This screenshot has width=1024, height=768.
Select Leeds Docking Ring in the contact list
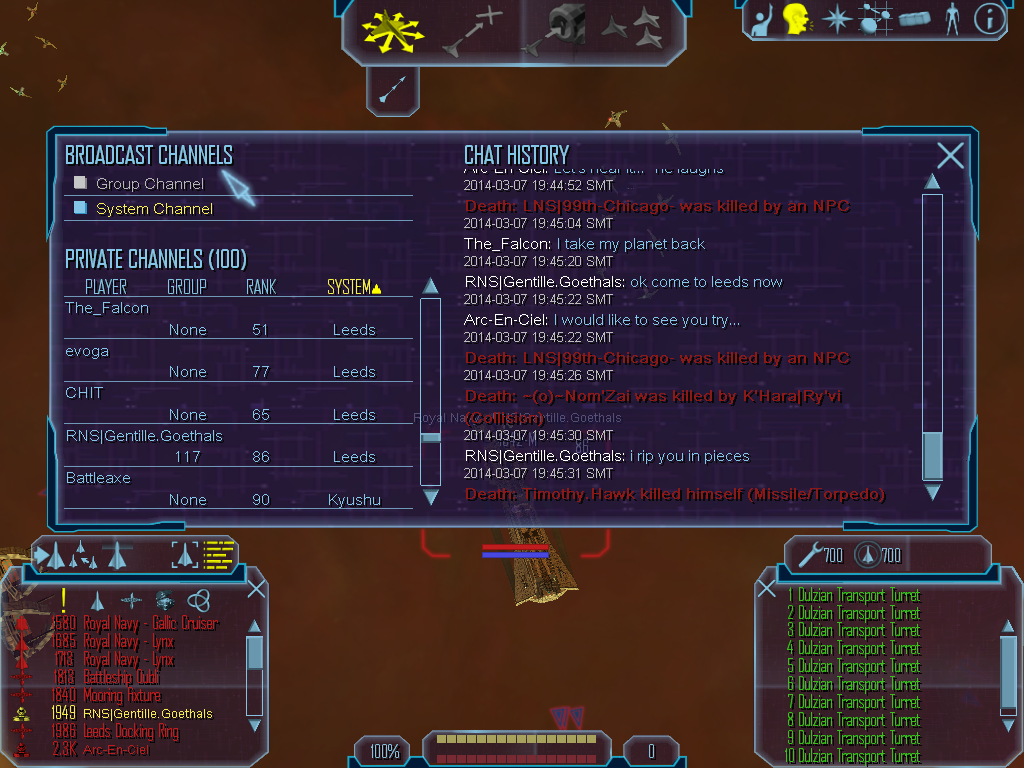[131, 732]
